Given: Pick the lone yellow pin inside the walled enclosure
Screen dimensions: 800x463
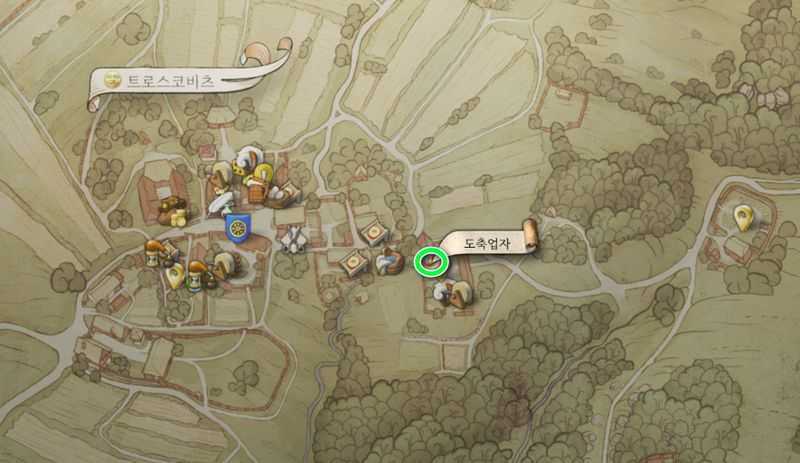Looking at the screenshot, I should click(743, 214).
